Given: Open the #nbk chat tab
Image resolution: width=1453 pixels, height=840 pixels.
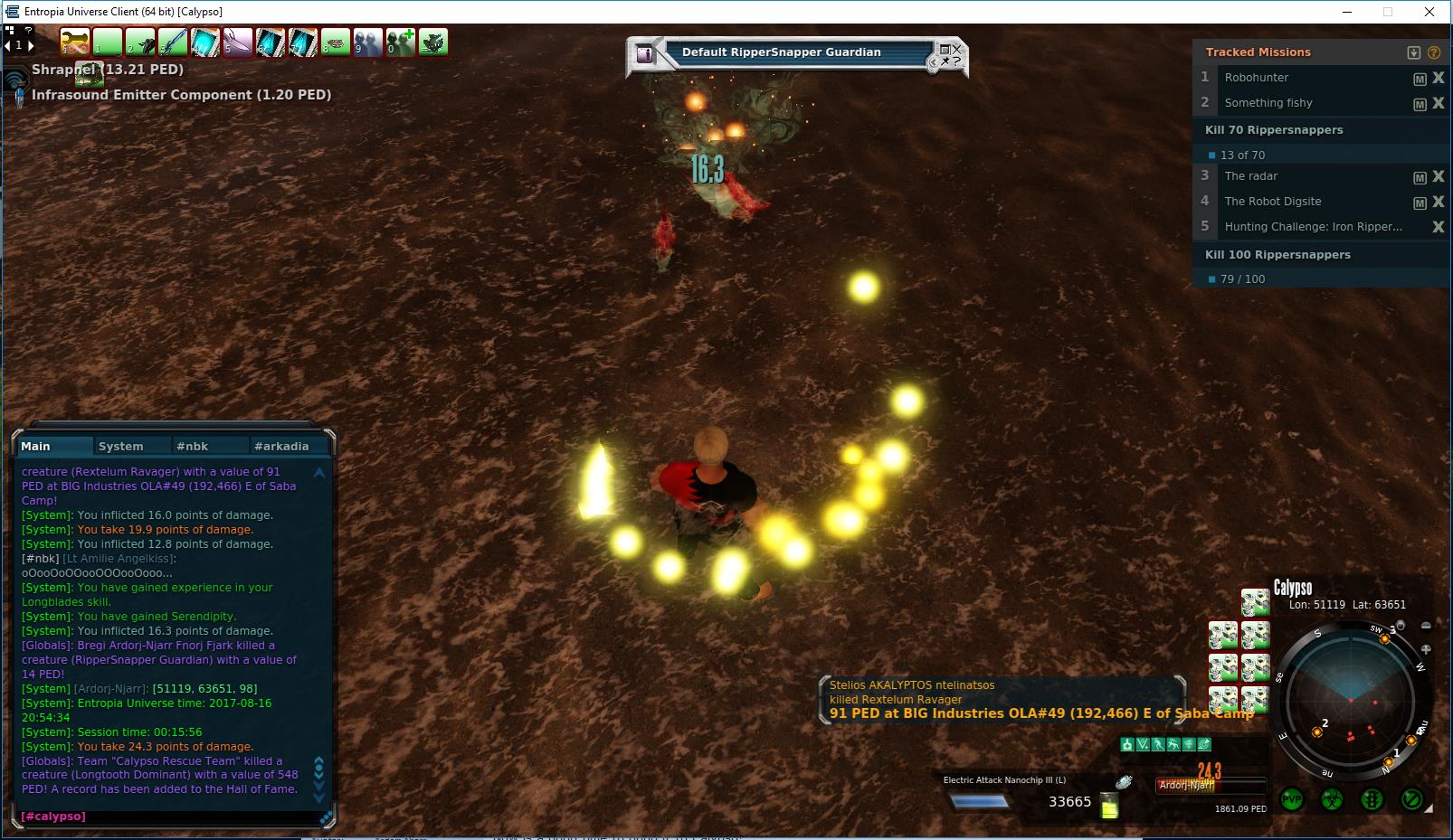Looking at the screenshot, I should point(193,446).
